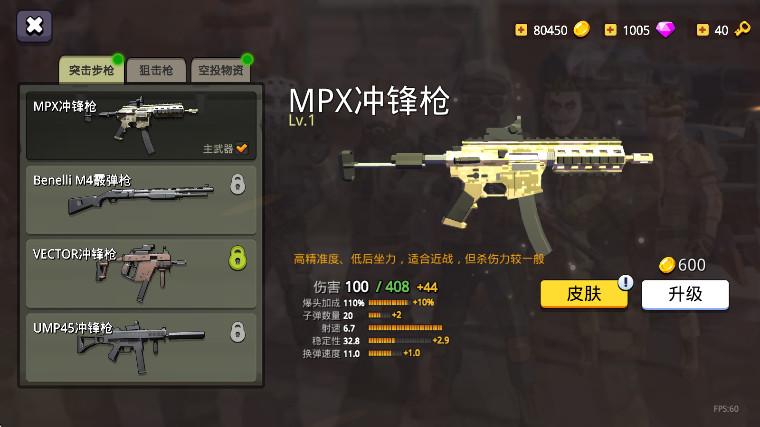Viewport: 760px width, 427px height.
Task: Open the 狙击枪 tab
Action: pos(155,70)
